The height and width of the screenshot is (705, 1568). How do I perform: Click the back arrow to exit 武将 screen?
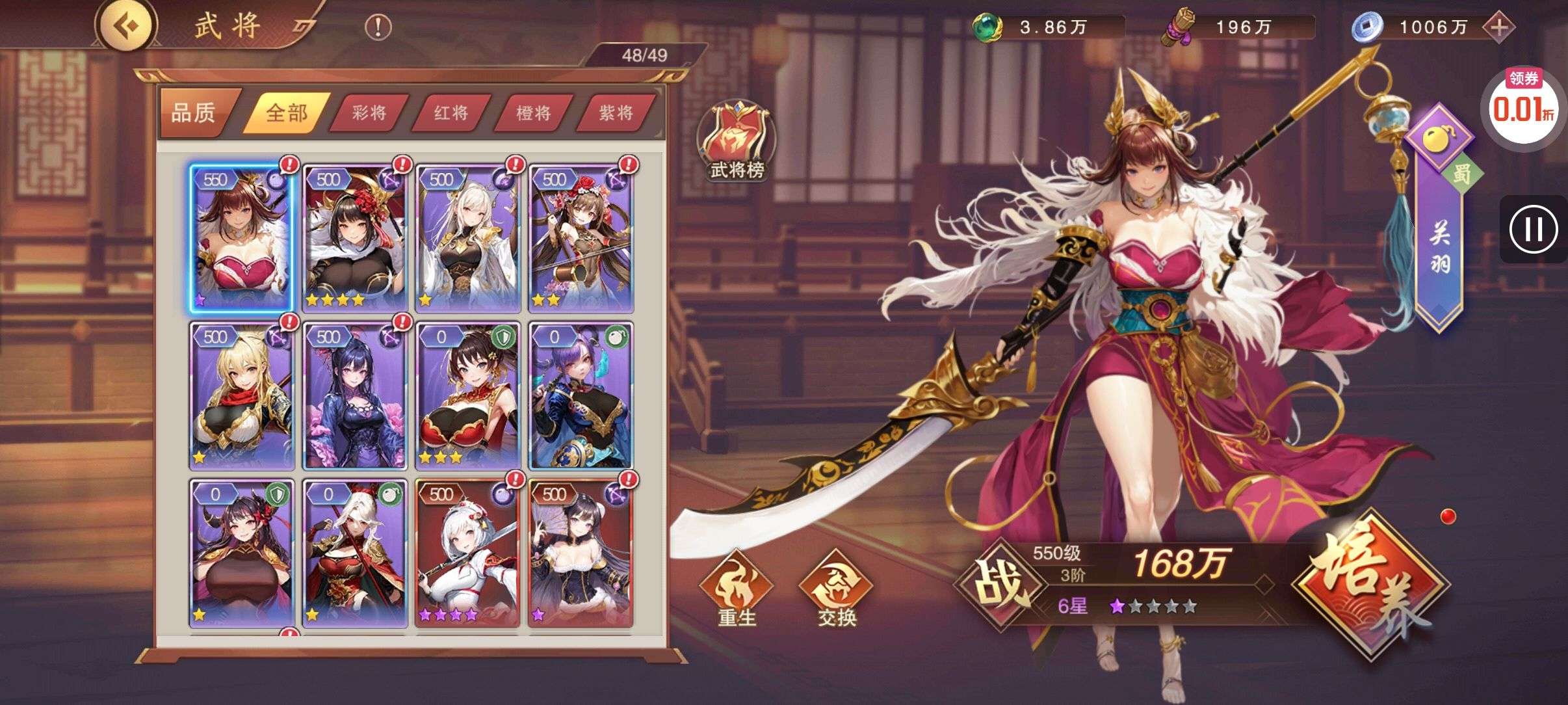[x=127, y=27]
